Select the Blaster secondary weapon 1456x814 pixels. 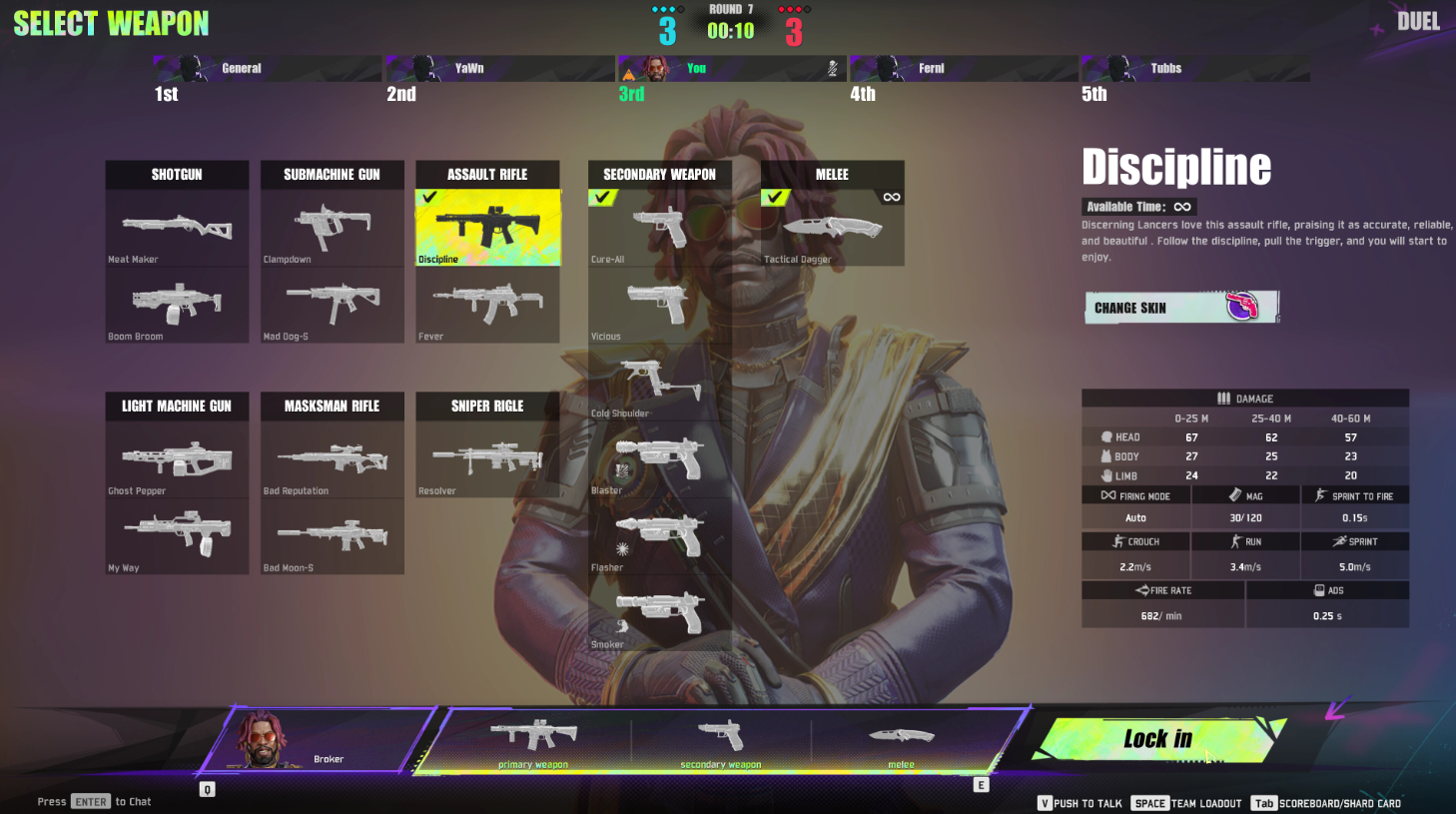coord(659,458)
